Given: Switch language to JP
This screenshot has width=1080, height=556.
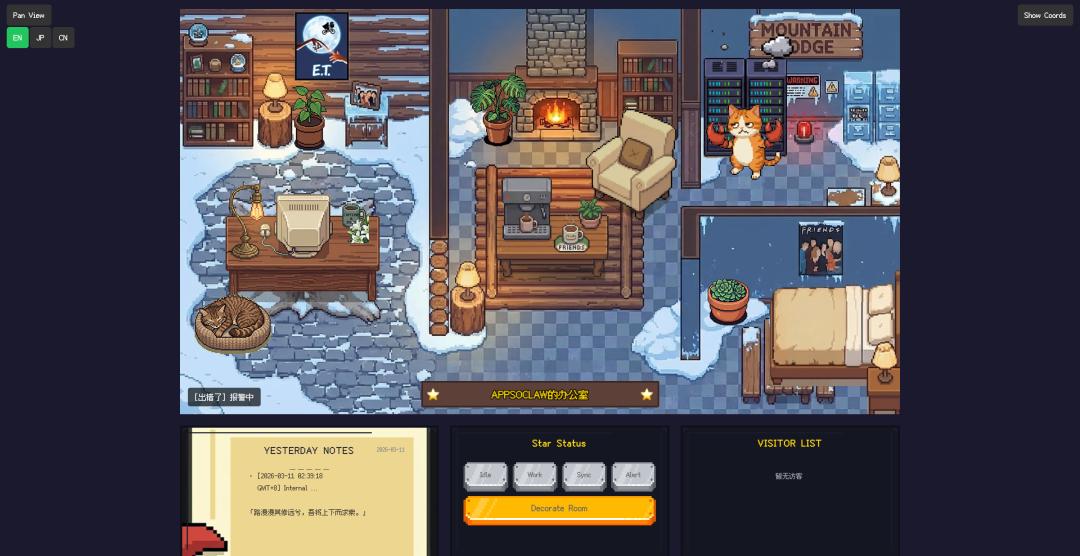Looking at the screenshot, I should click(40, 38).
